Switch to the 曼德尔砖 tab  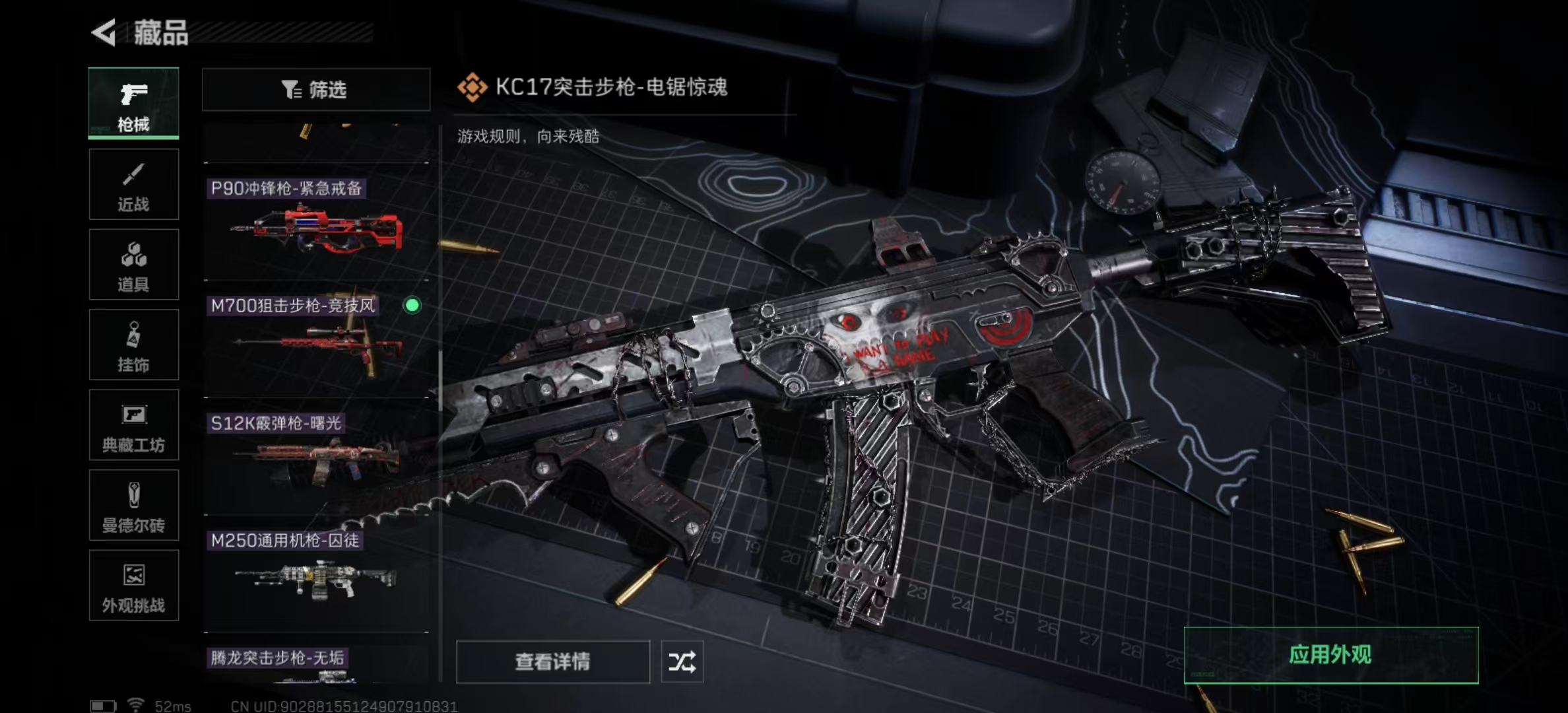[133, 506]
